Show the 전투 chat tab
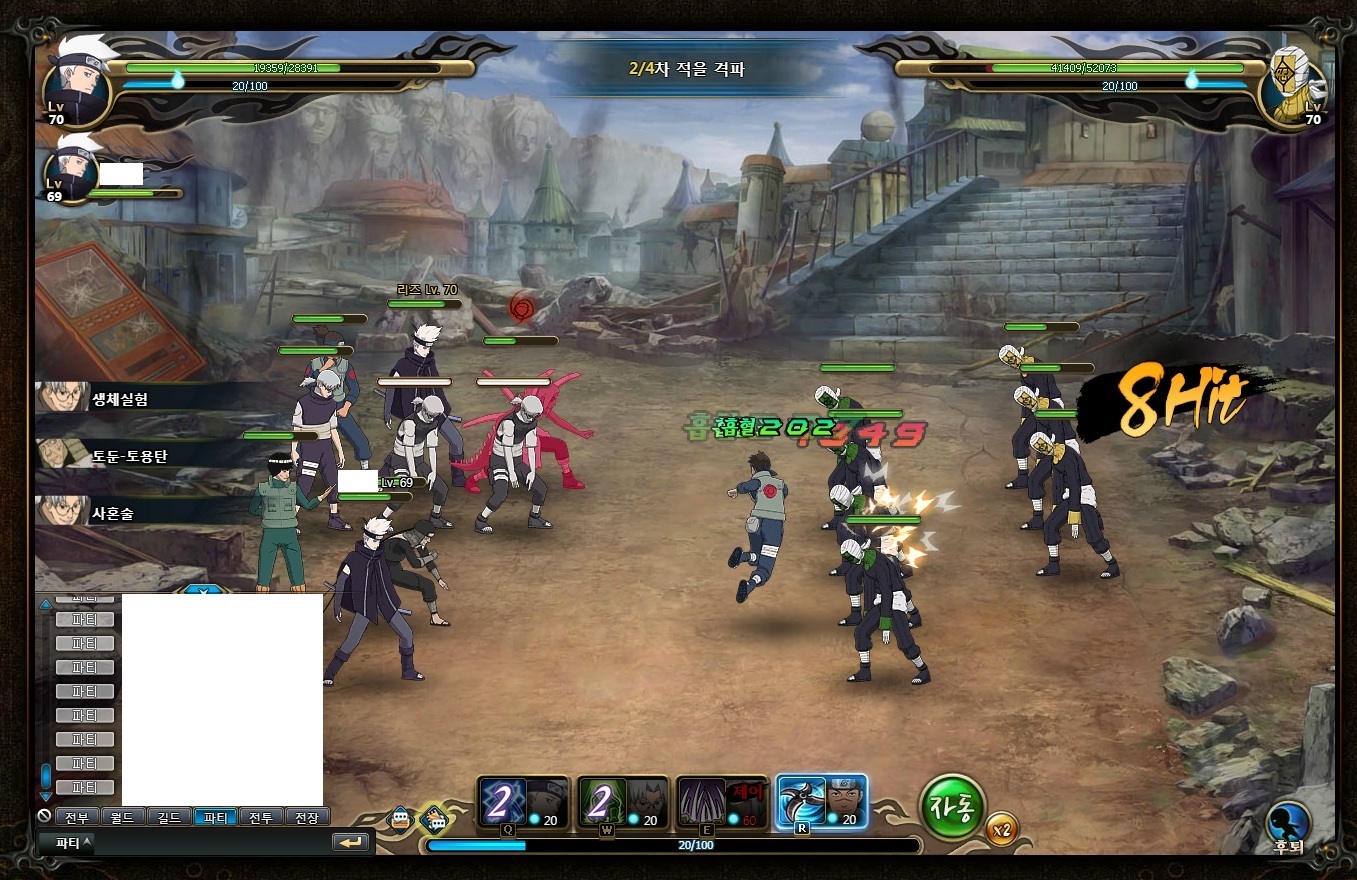The width and height of the screenshot is (1357, 880). click(x=261, y=817)
